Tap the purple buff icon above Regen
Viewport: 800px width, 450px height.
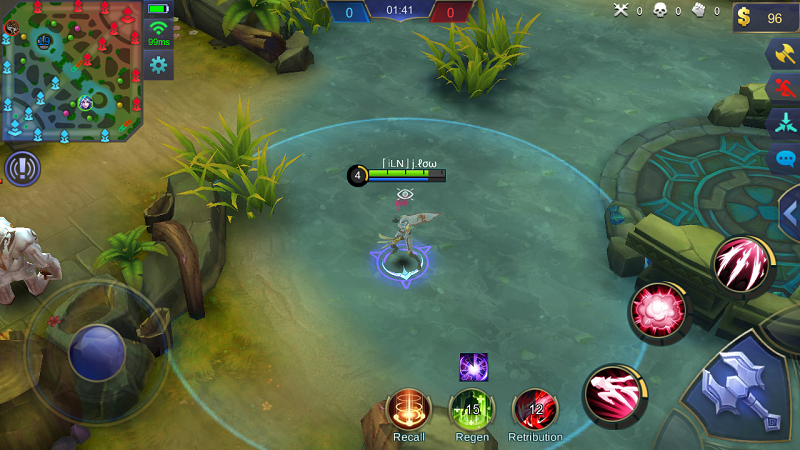[x=473, y=367]
